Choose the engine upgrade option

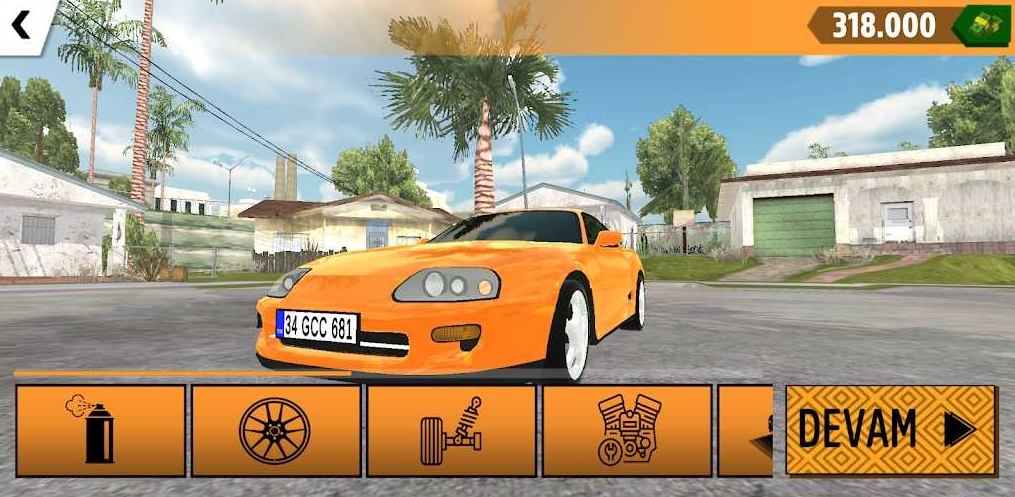[x=627, y=430]
